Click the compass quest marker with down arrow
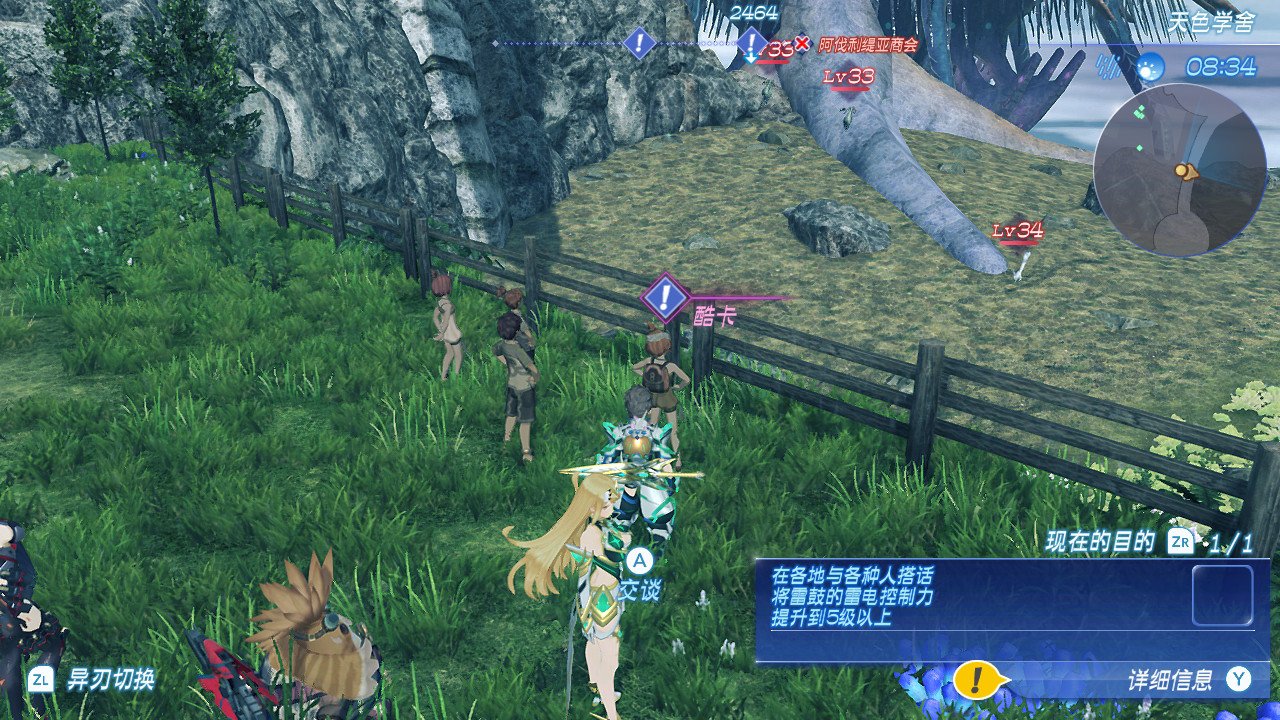This screenshot has height=720, width=1280. pos(751,44)
